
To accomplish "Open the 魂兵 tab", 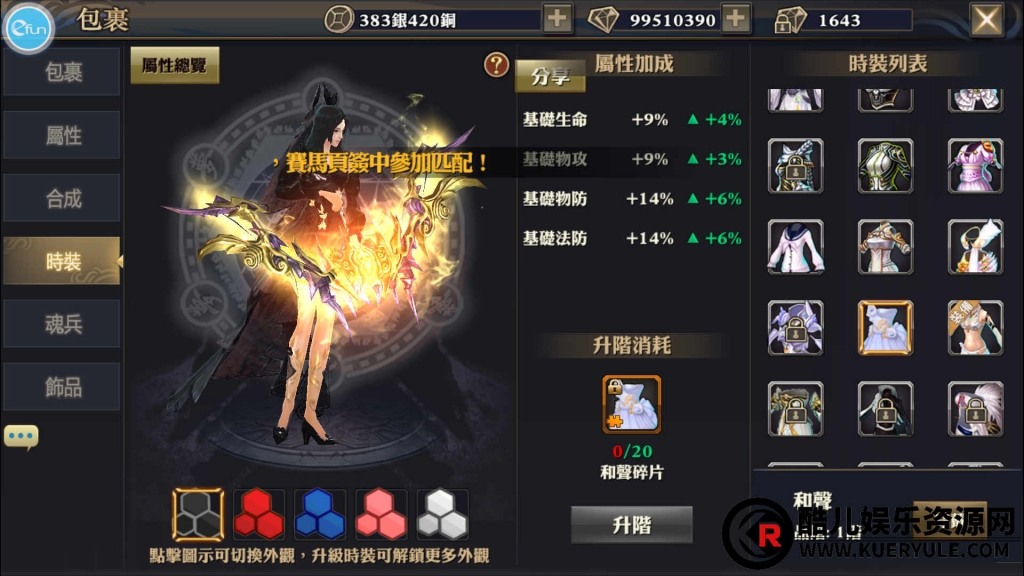I will [62, 324].
